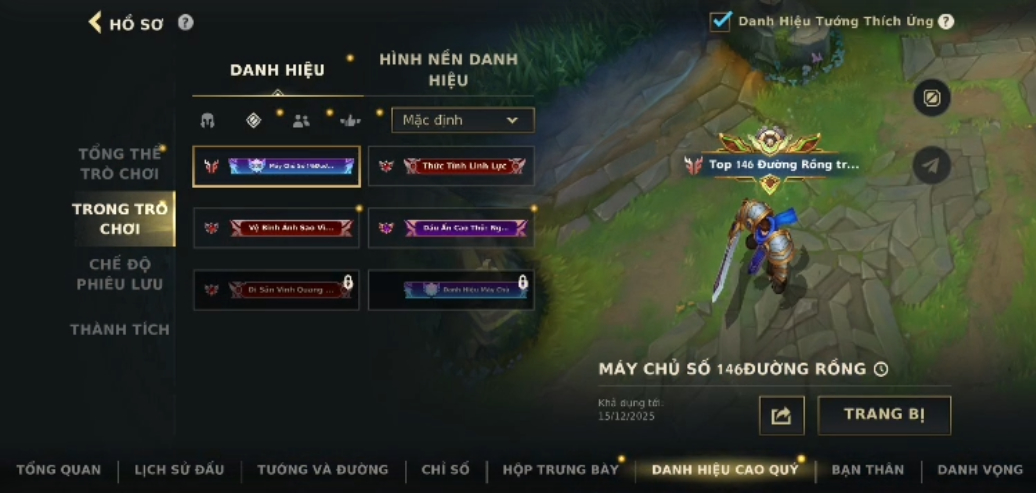Open the help icon beside Hồ Sơ
1036x493 pixels.
186,22
